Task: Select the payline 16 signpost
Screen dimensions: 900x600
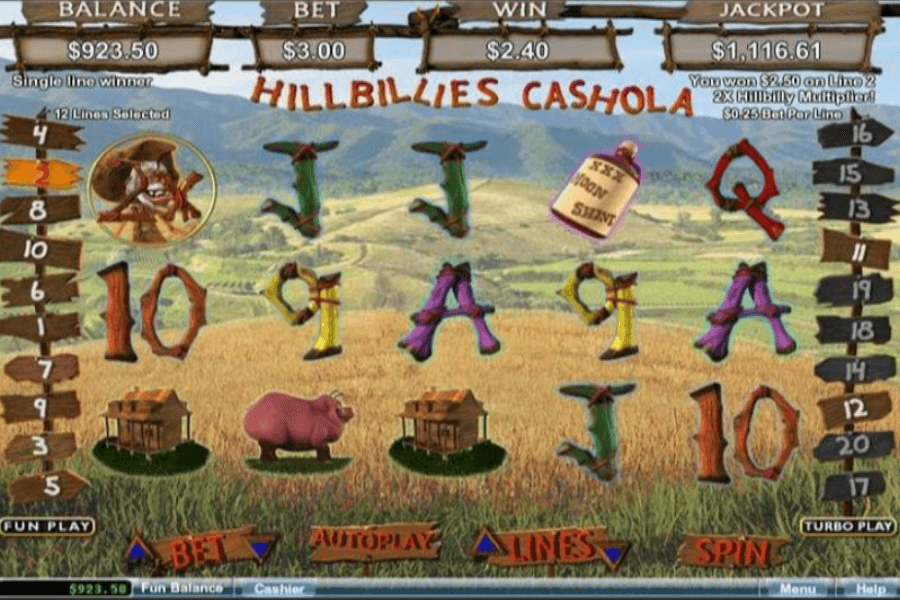Action: point(855,133)
